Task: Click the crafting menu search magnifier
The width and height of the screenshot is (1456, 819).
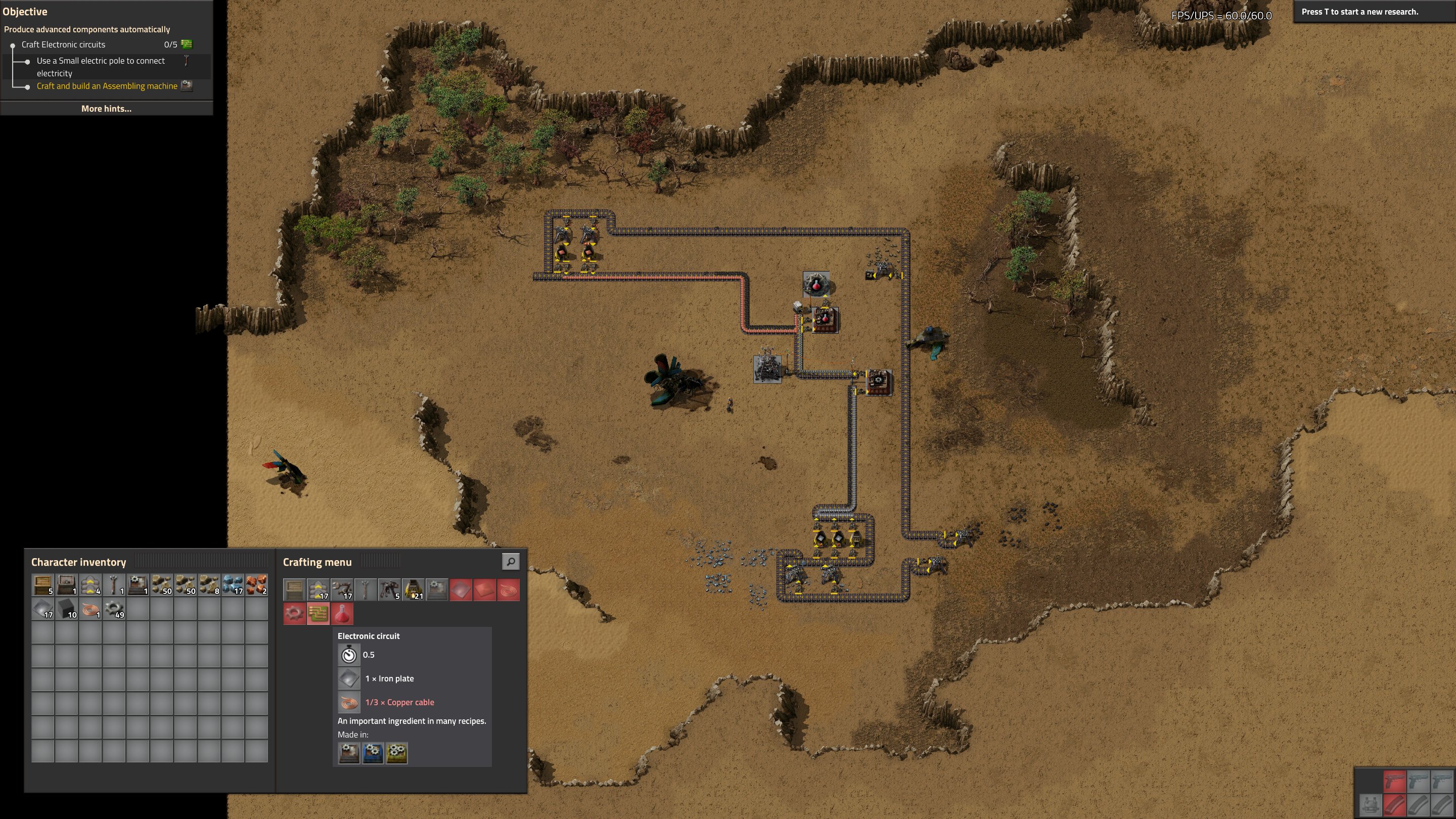Action: coord(511,561)
